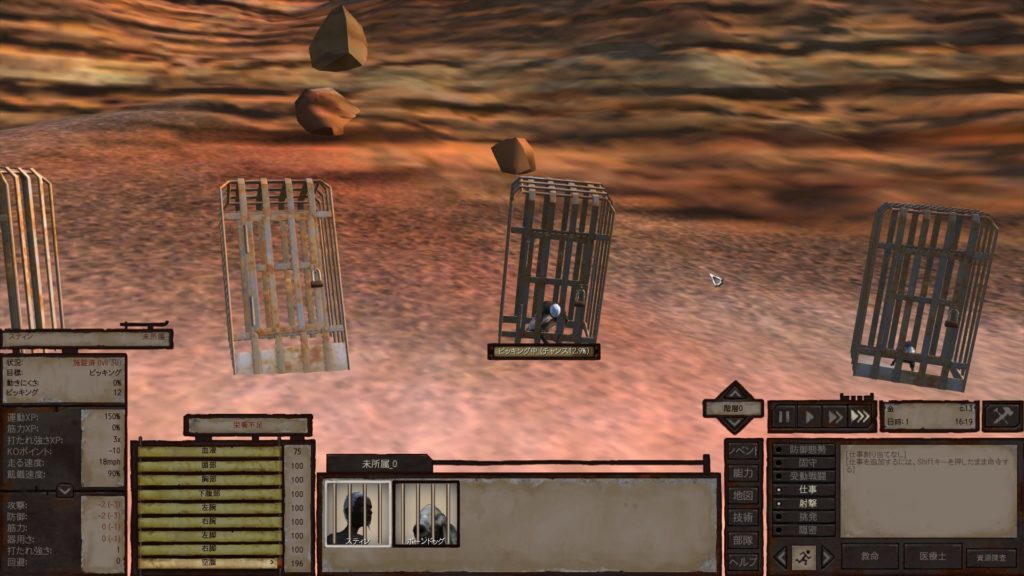
Task: Open the 能力 (stats) panel
Action: (x=742, y=472)
